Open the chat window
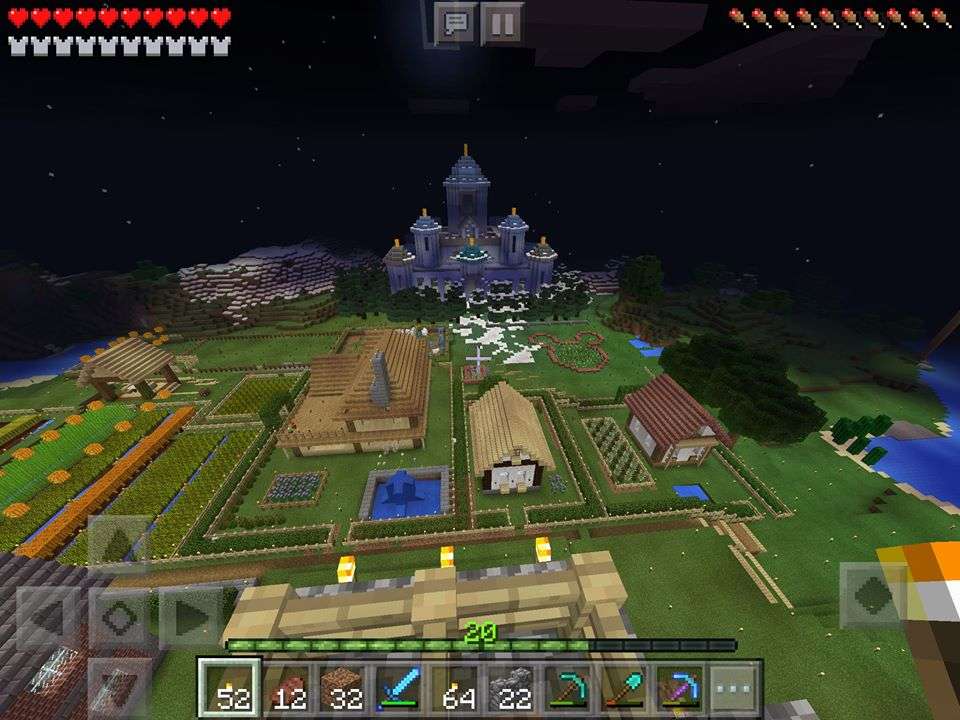 [x=455, y=22]
